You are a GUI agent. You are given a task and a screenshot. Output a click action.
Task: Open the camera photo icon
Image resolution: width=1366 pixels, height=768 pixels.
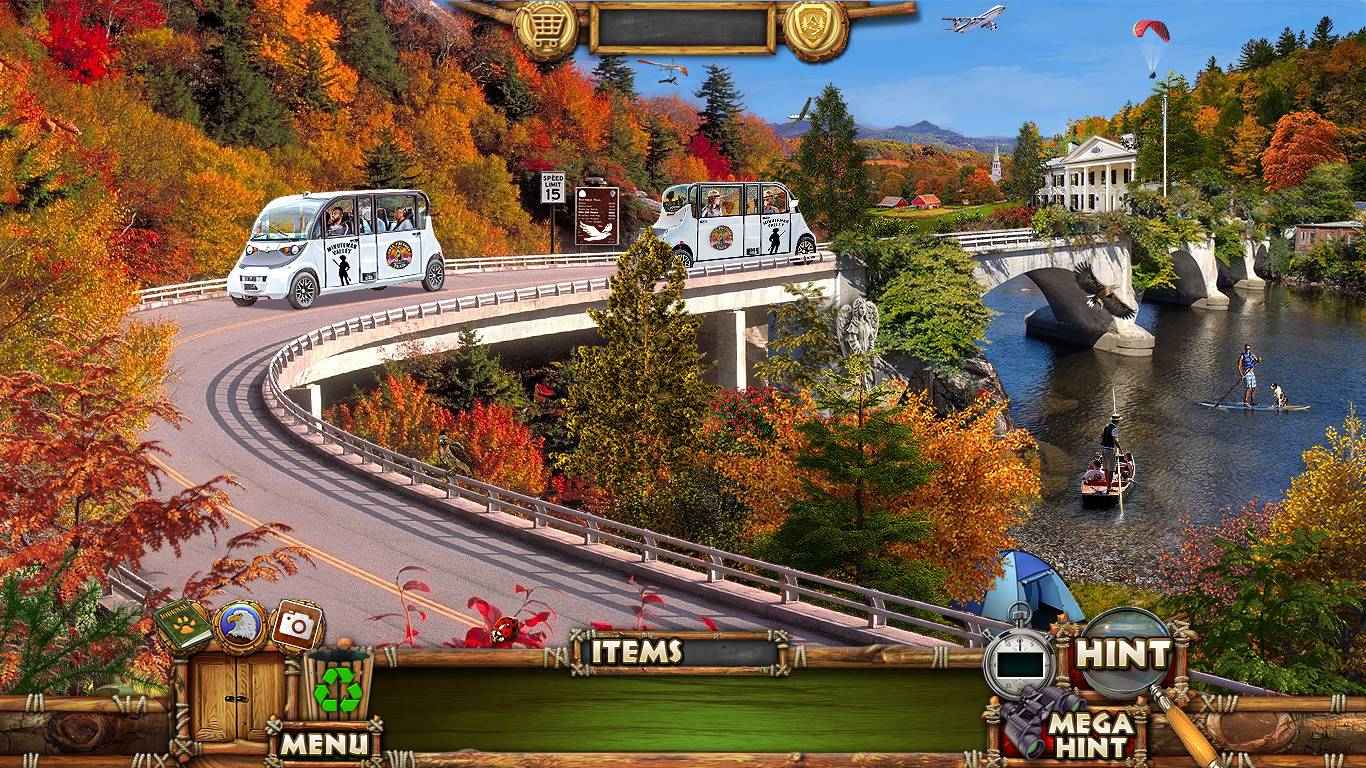point(296,625)
